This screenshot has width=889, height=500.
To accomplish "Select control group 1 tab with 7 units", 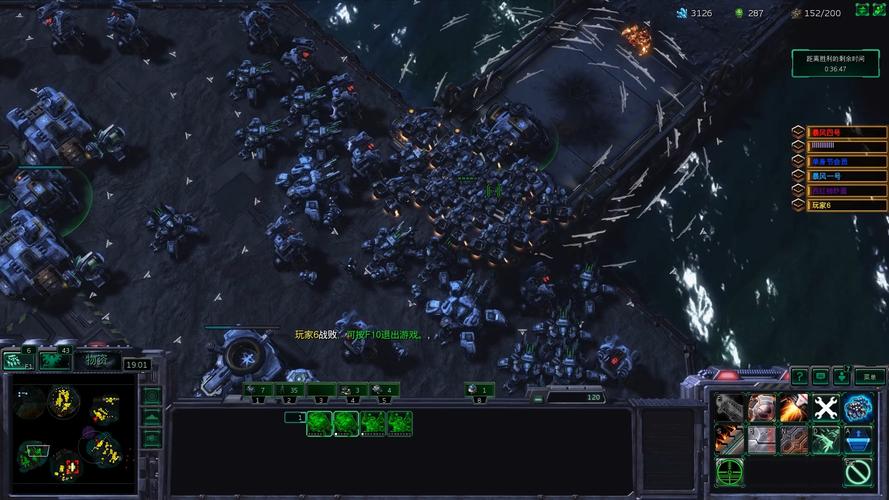I will click(x=258, y=390).
